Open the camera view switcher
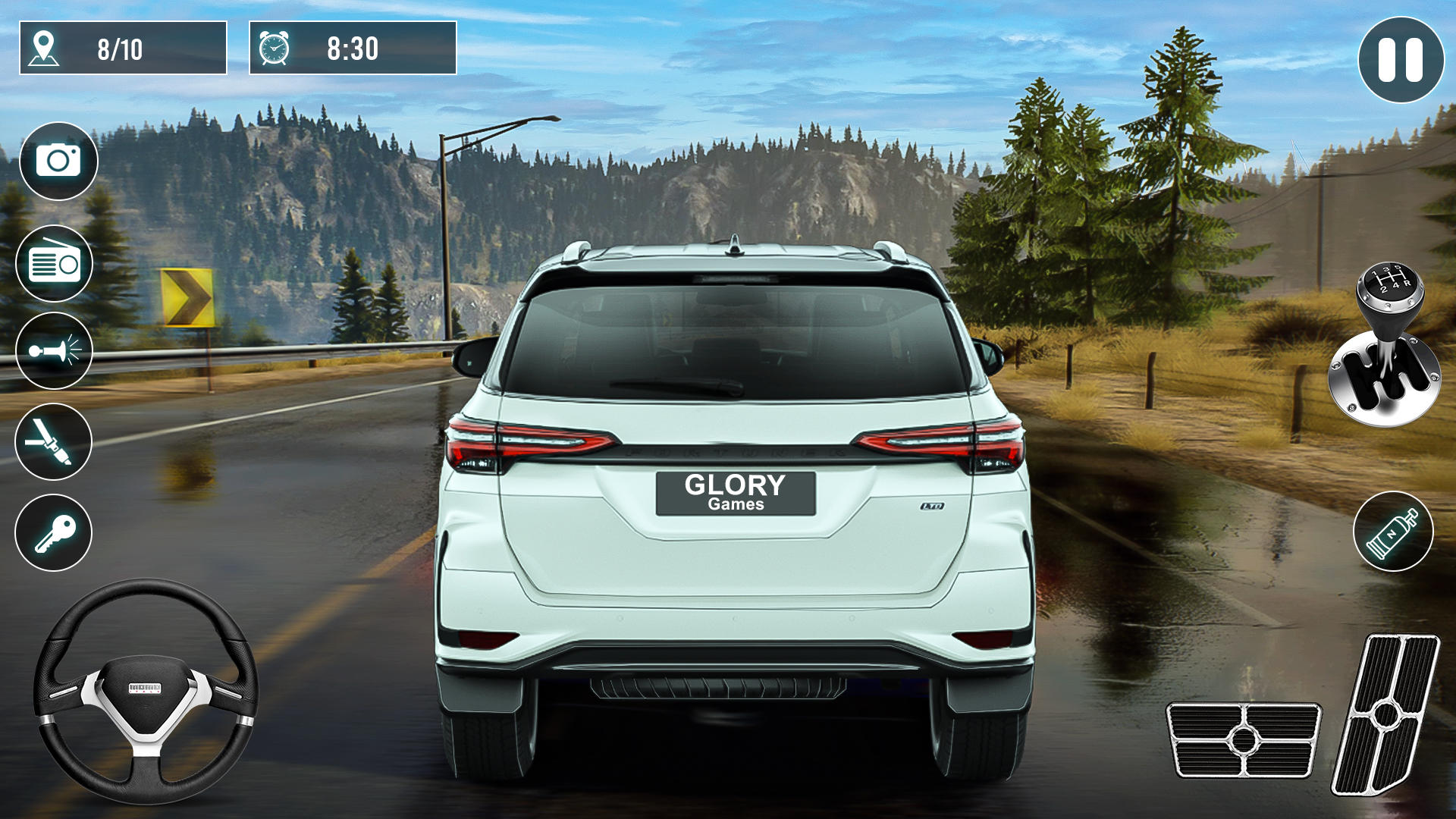Image resolution: width=1456 pixels, height=819 pixels. point(59,161)
